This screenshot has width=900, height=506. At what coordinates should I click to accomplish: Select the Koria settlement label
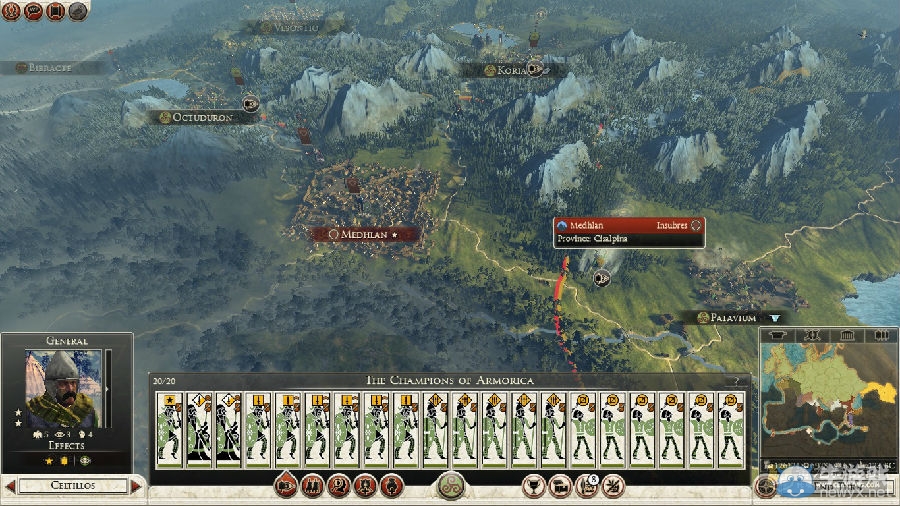click(503, 70)
